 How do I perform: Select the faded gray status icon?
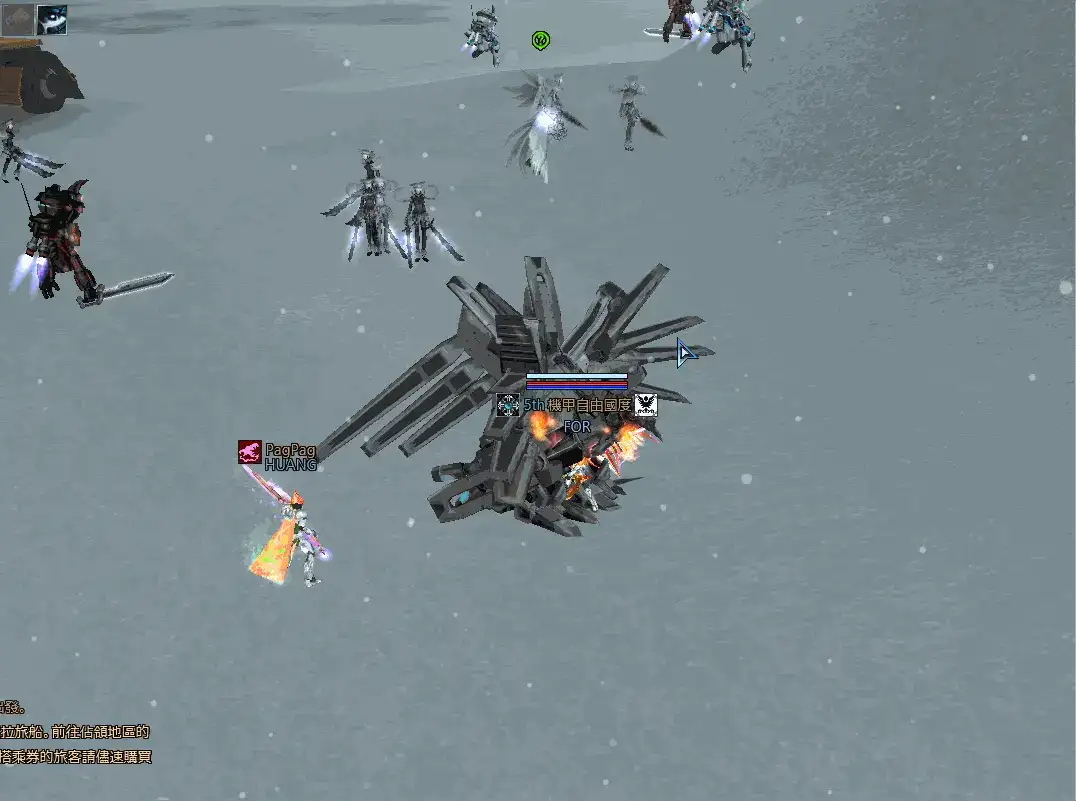click(x=17, y=20)
